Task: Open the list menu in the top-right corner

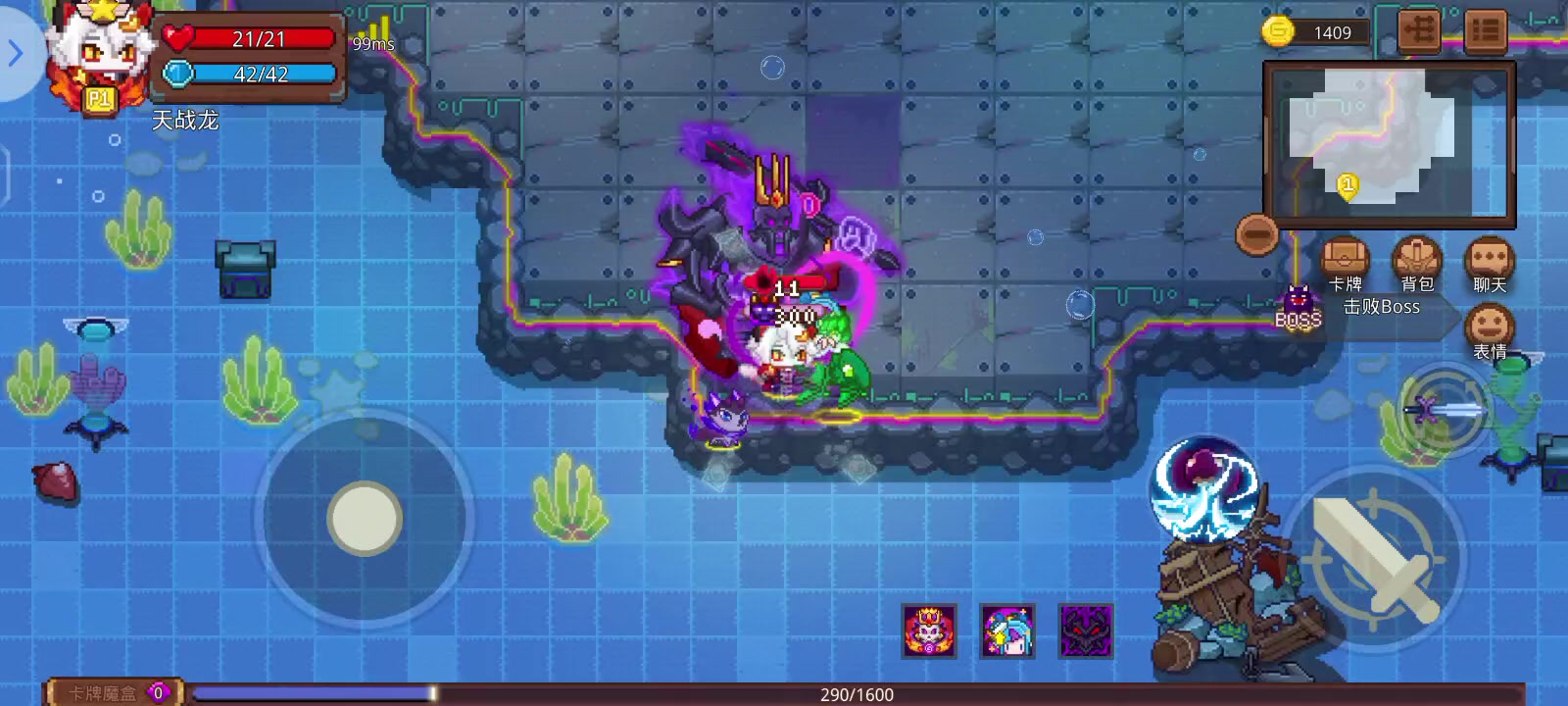Action: click(x=1488, y=29)
